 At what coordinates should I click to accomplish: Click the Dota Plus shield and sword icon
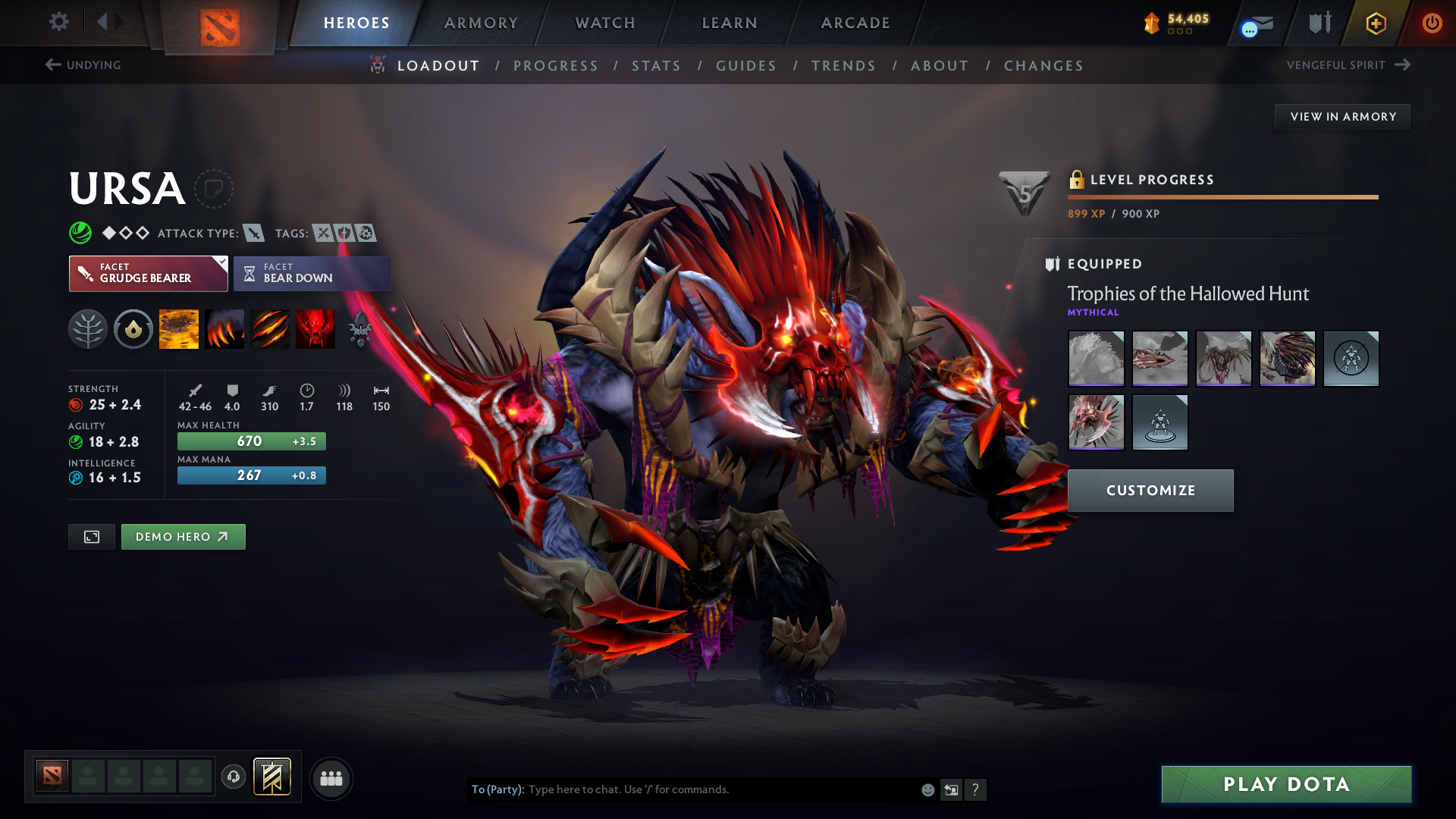pyautogui.click(x=1318, y=23)
